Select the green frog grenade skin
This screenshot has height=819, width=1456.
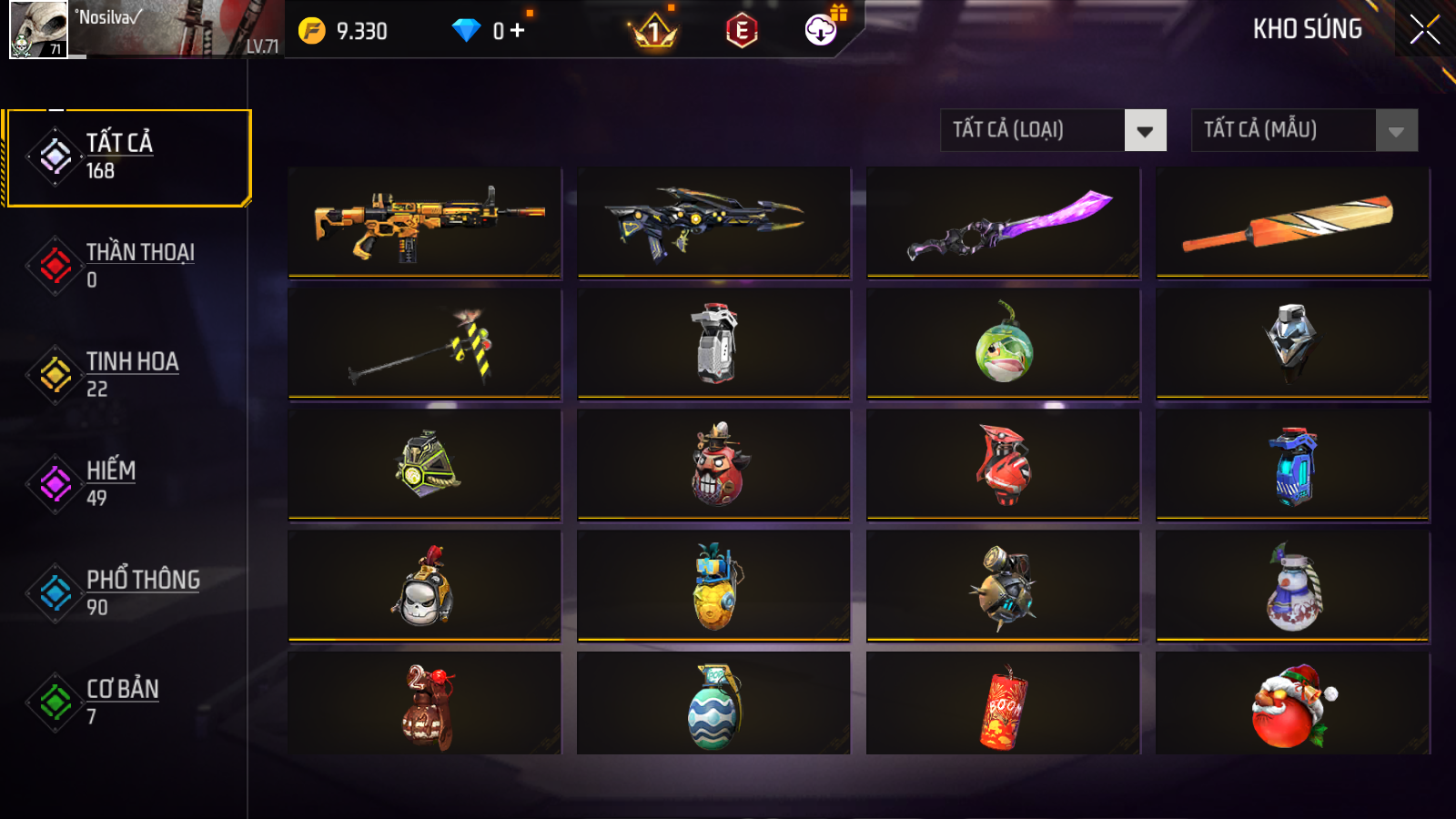point(1003,344)
